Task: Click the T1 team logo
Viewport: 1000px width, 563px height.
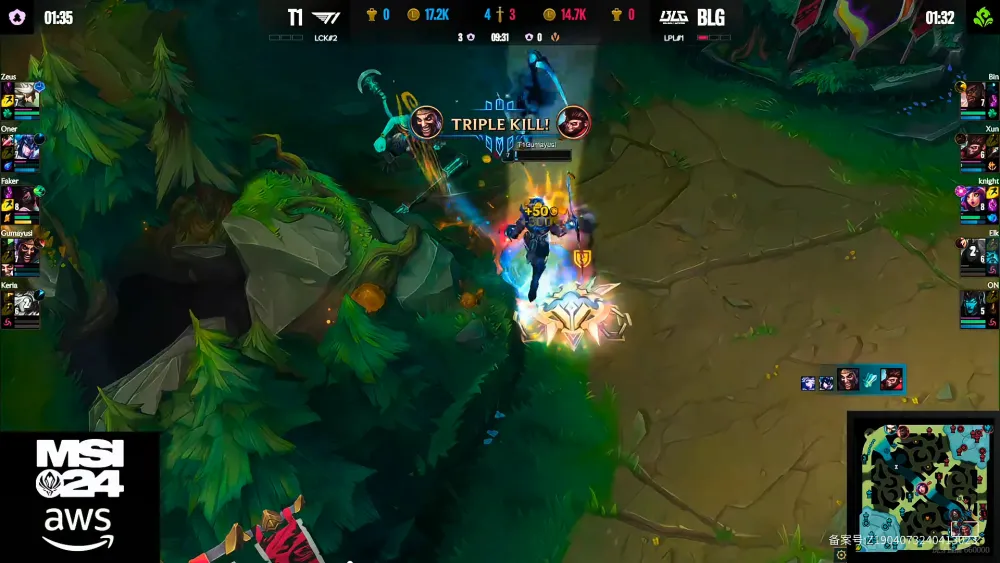Action: coord(326,17)
